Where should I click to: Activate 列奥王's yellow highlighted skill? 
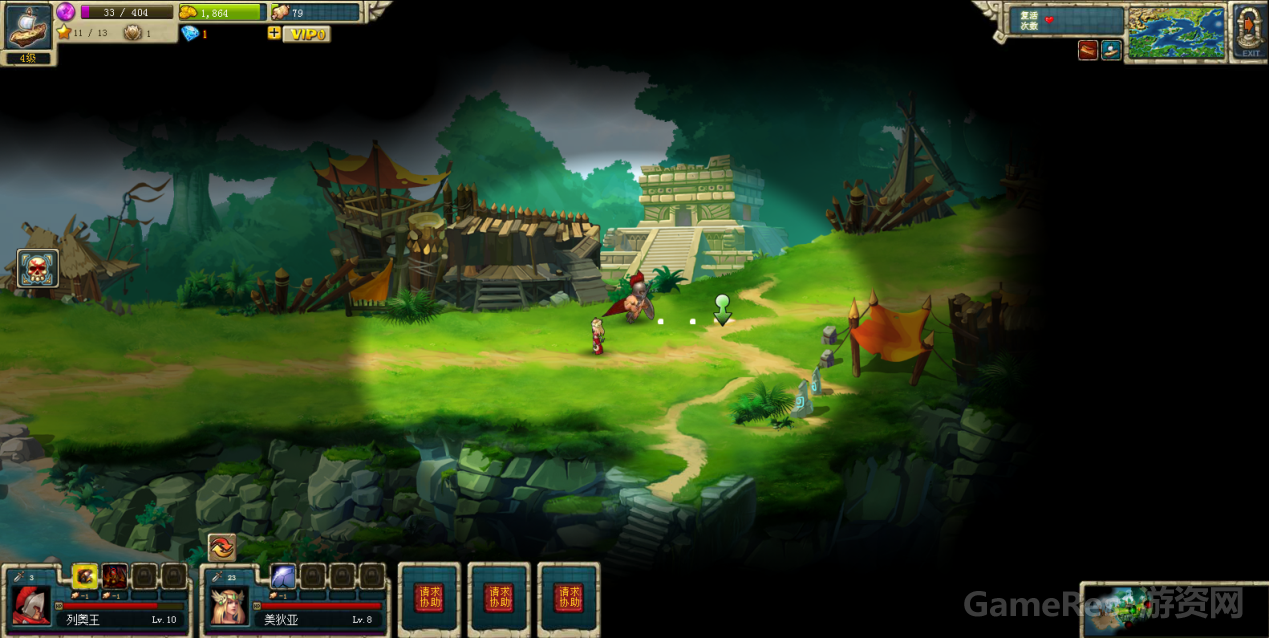coord(85,576)
